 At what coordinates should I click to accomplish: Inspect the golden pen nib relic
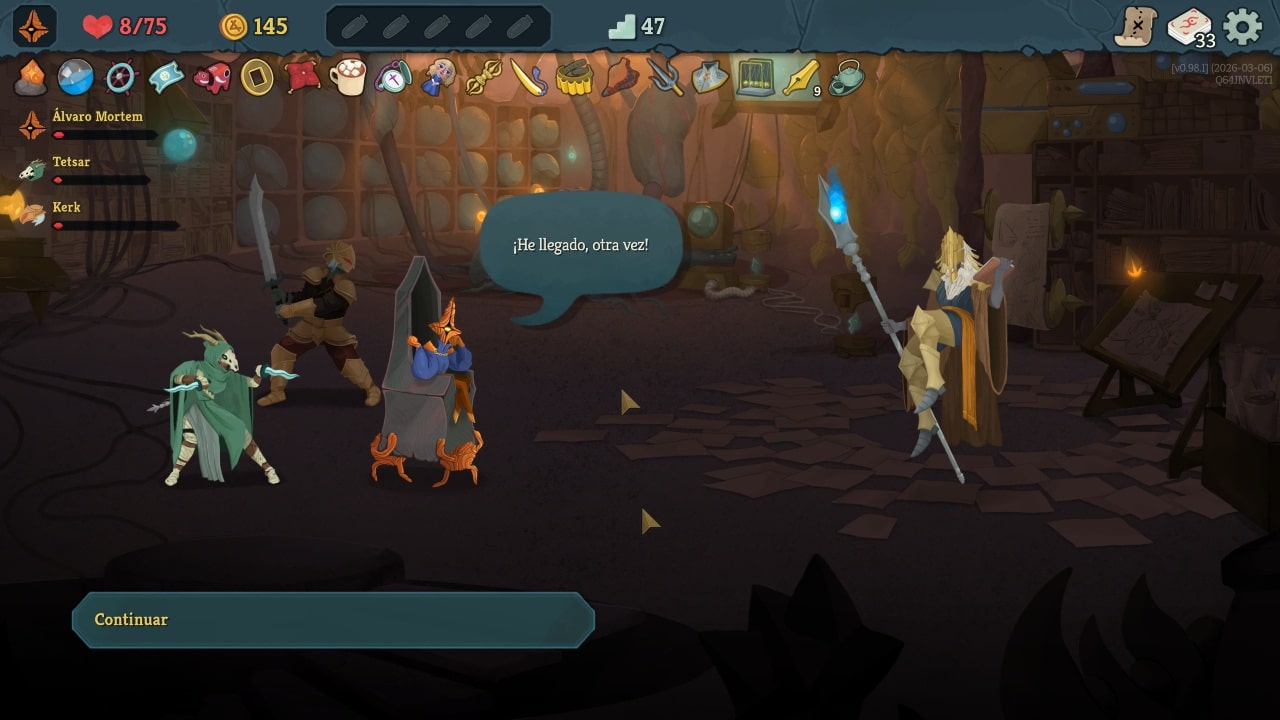tap(800, 77)
